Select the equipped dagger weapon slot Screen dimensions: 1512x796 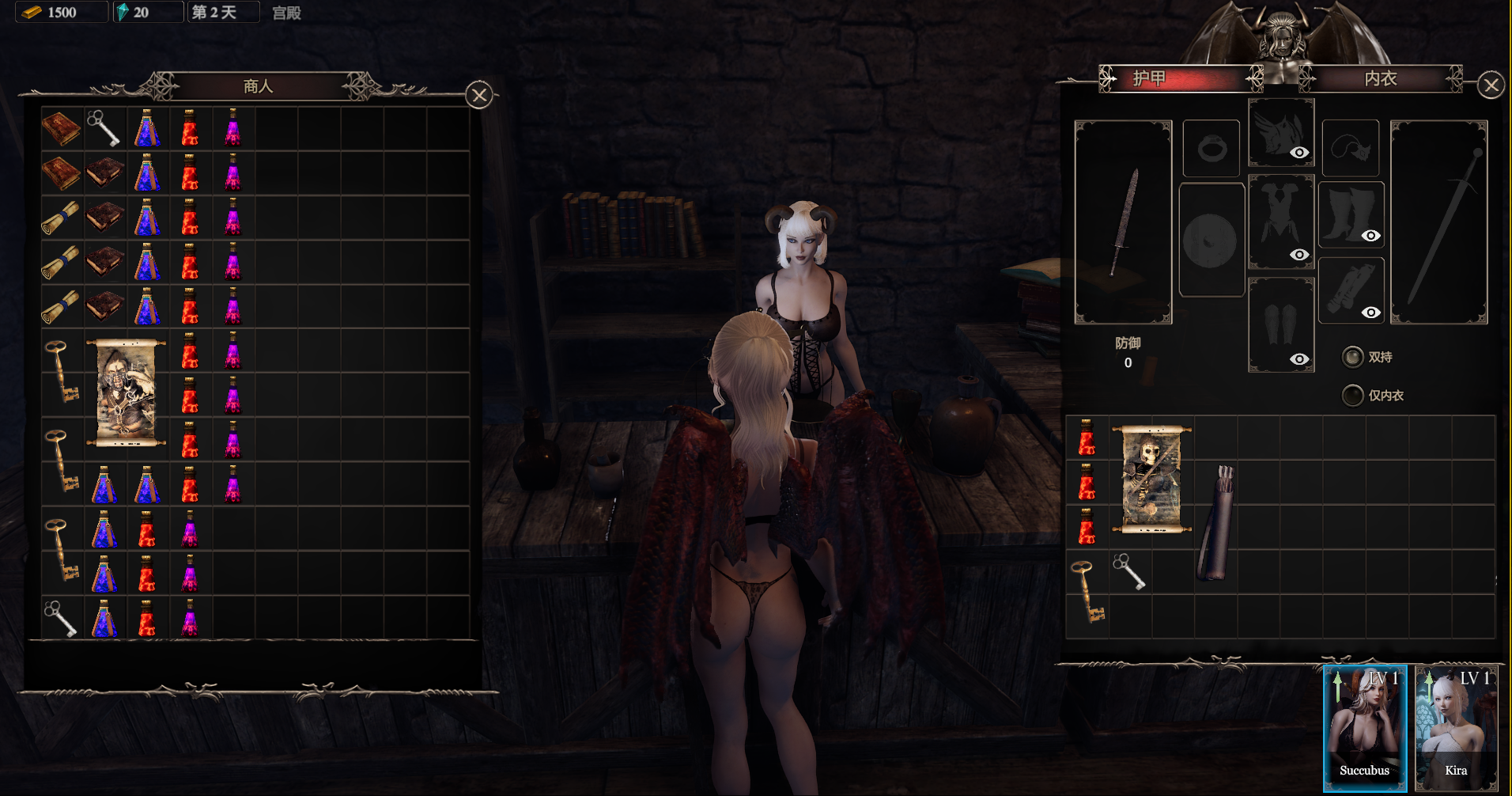click(1123, 222)
